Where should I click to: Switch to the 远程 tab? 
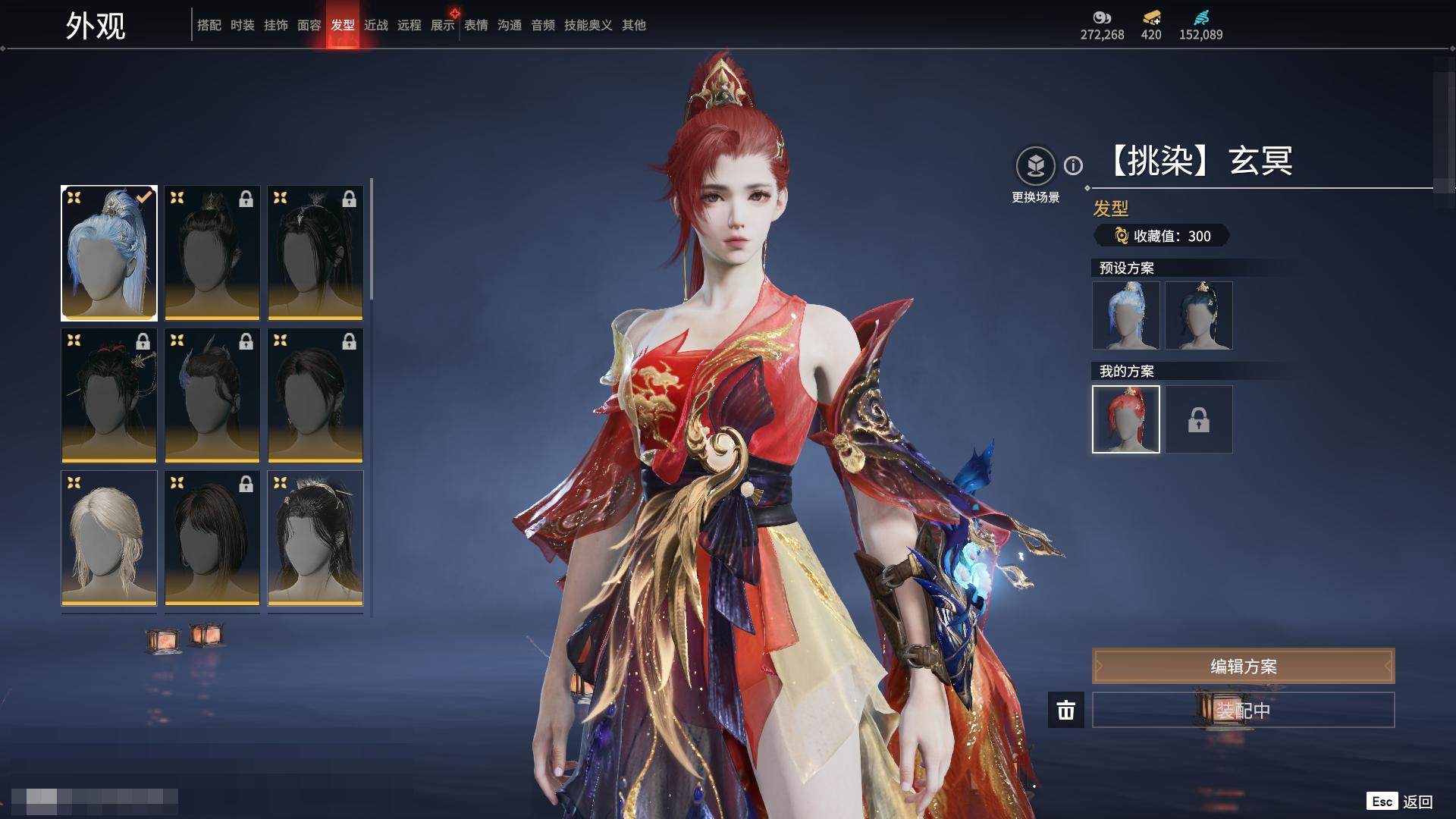[x=409, y=25]
